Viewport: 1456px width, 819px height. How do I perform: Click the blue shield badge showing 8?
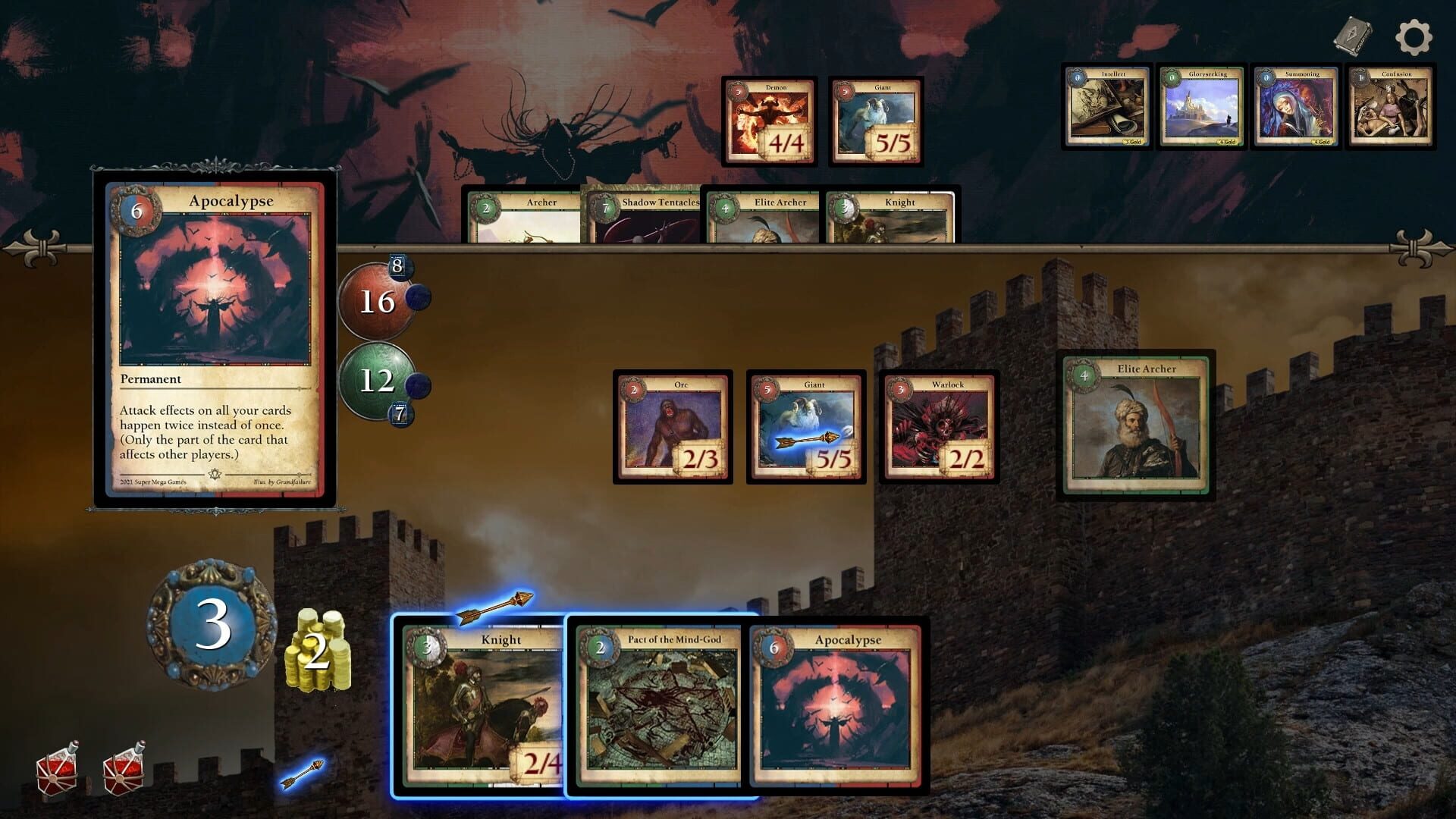click(x=398, y=265)
